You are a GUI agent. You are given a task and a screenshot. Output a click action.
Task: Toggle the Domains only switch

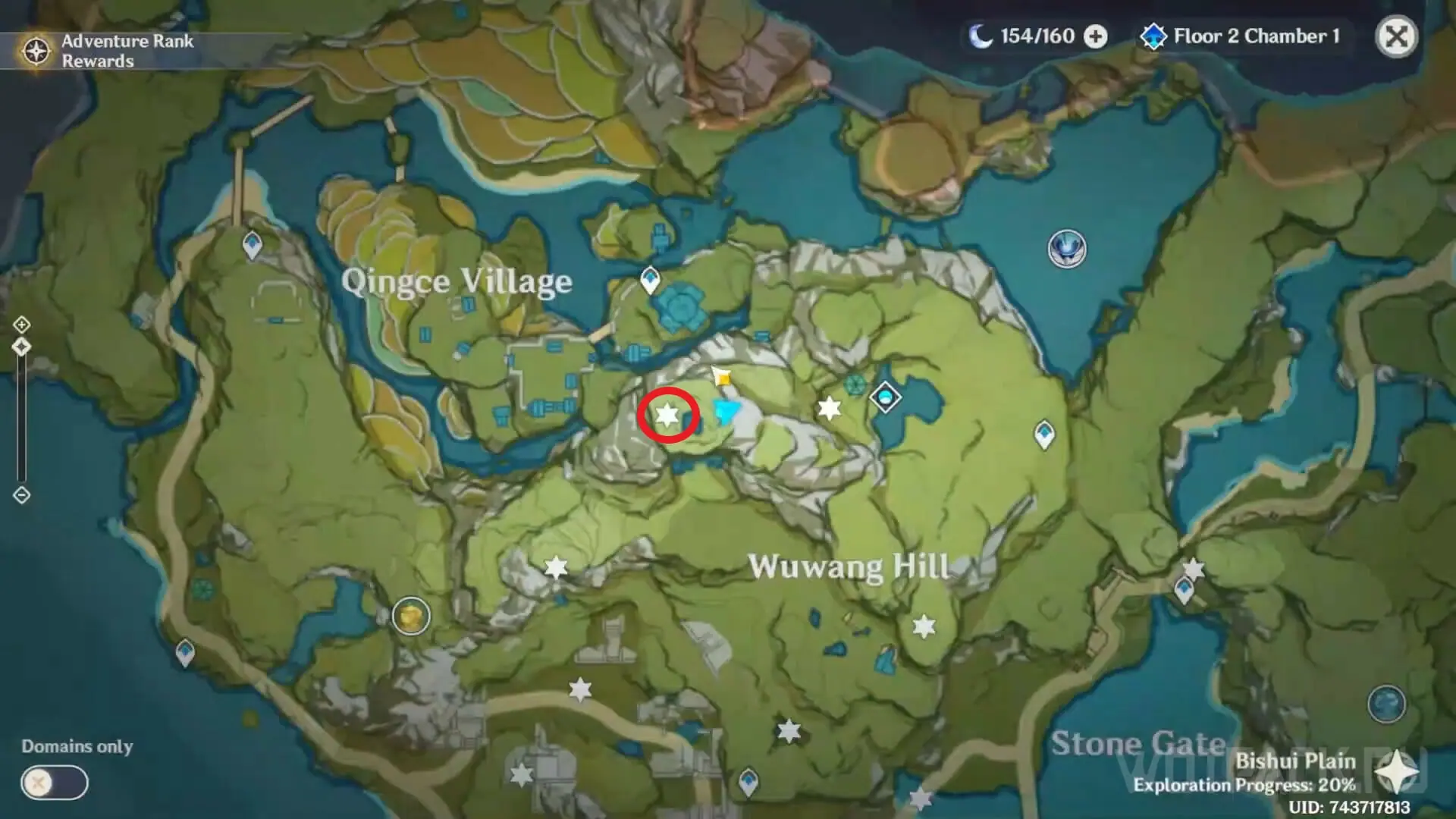click(x=55, y=783)
